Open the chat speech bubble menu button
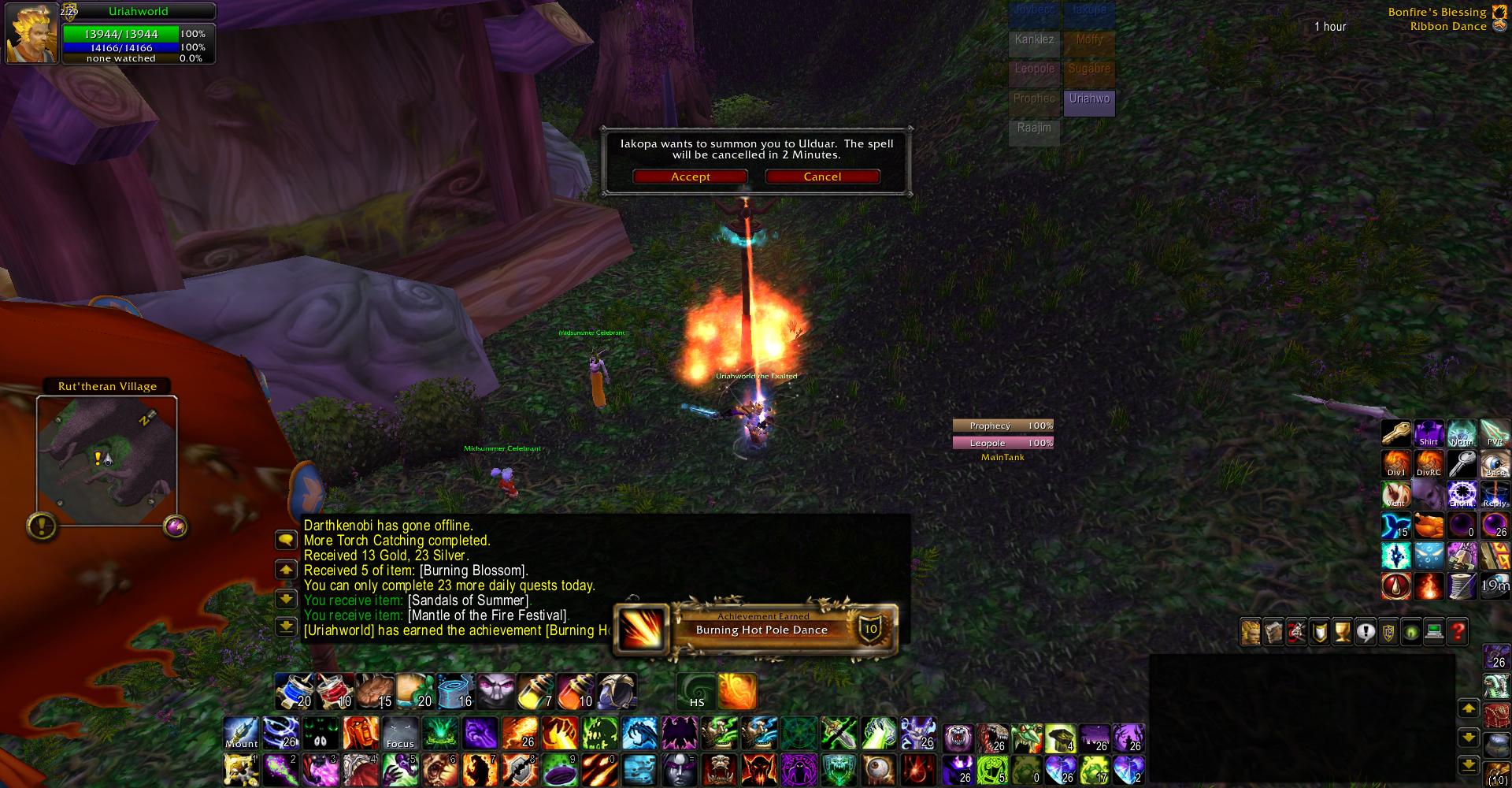 [x=285, y=540]
